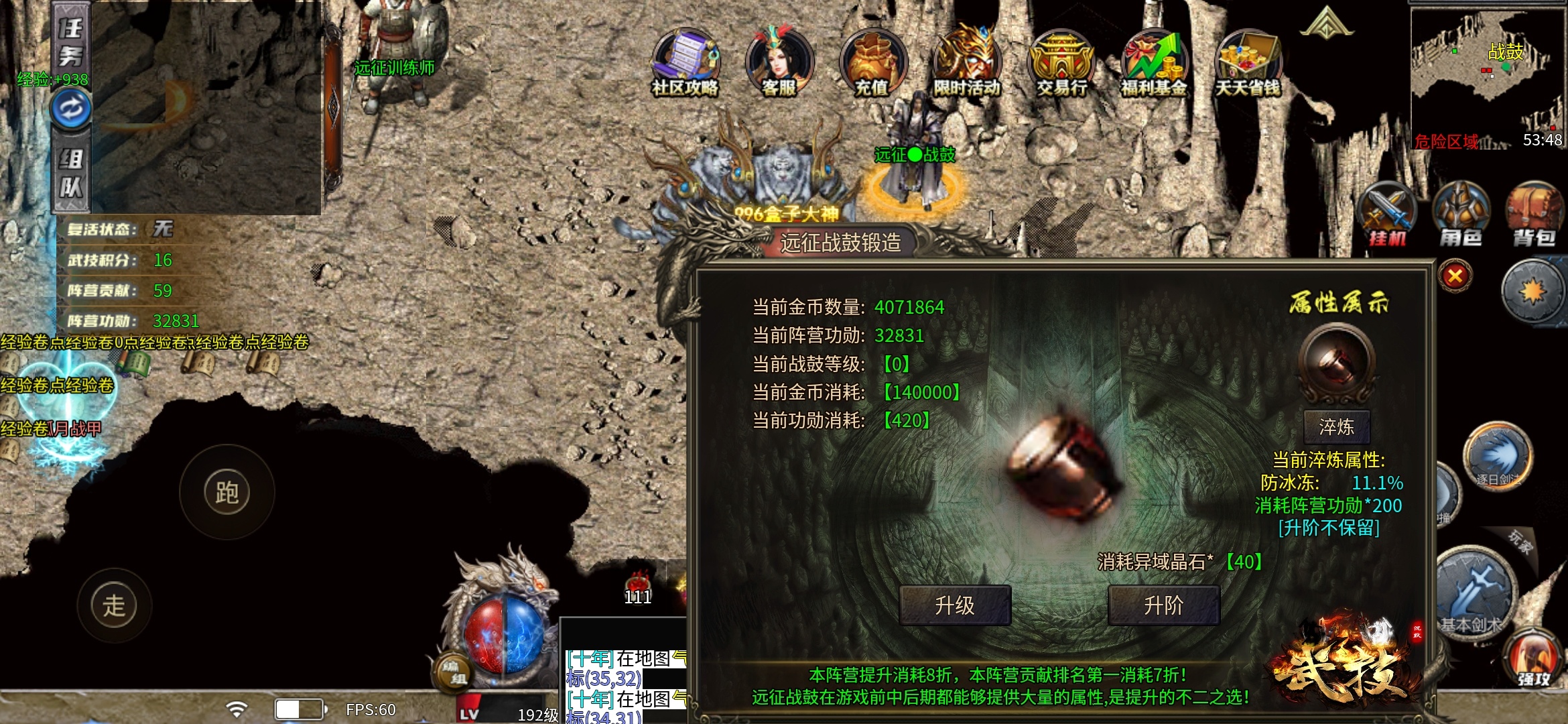Open the 福利基金 welfare fund
The height and width of the screenshot is (724, 1568).
point(1154,64)
